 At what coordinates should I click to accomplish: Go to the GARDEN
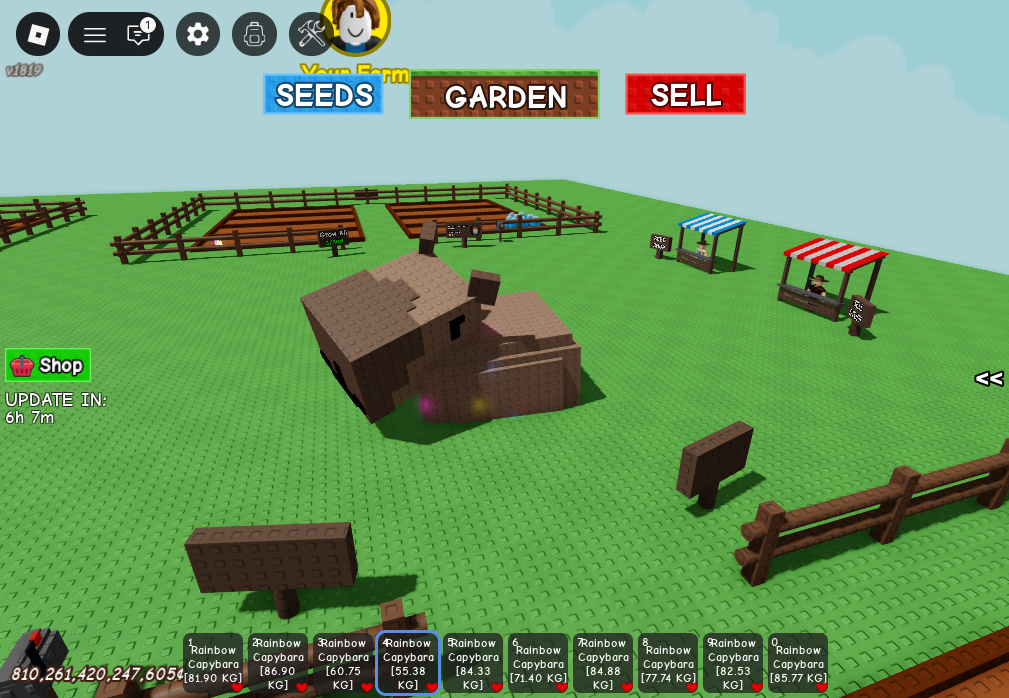coord(504,96)
